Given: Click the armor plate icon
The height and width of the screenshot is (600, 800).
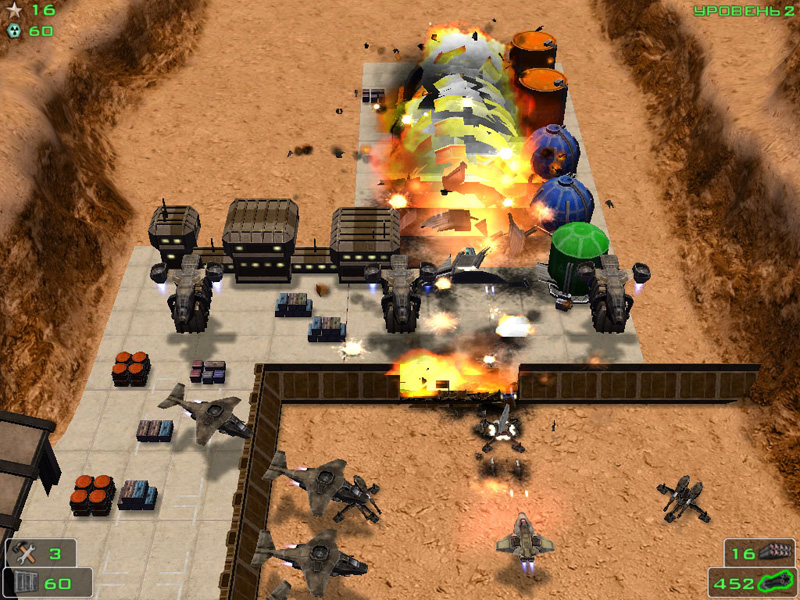Looking at the screenshot, I should coord(27,582).
